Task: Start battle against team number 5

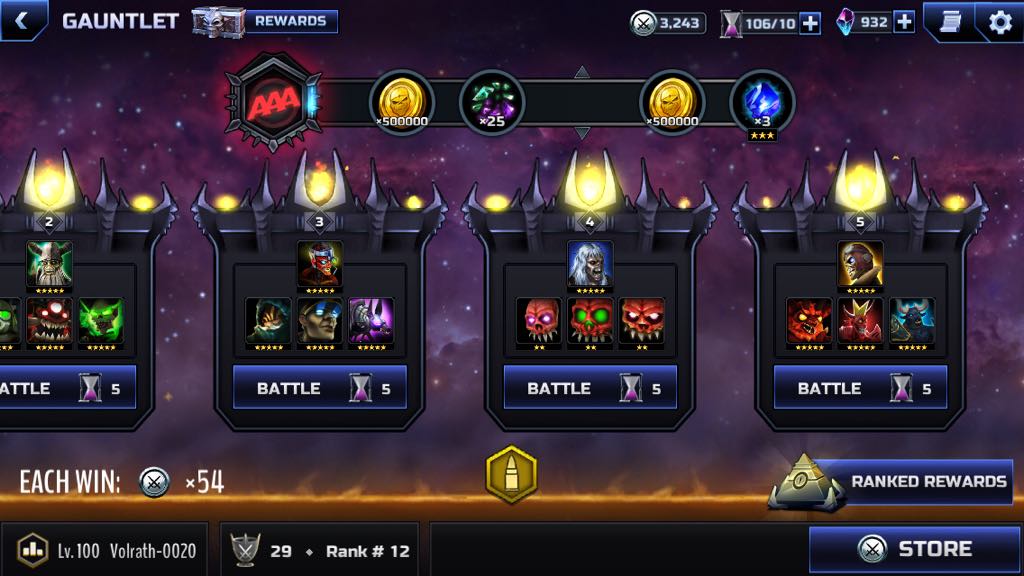Action: (860, 388)
